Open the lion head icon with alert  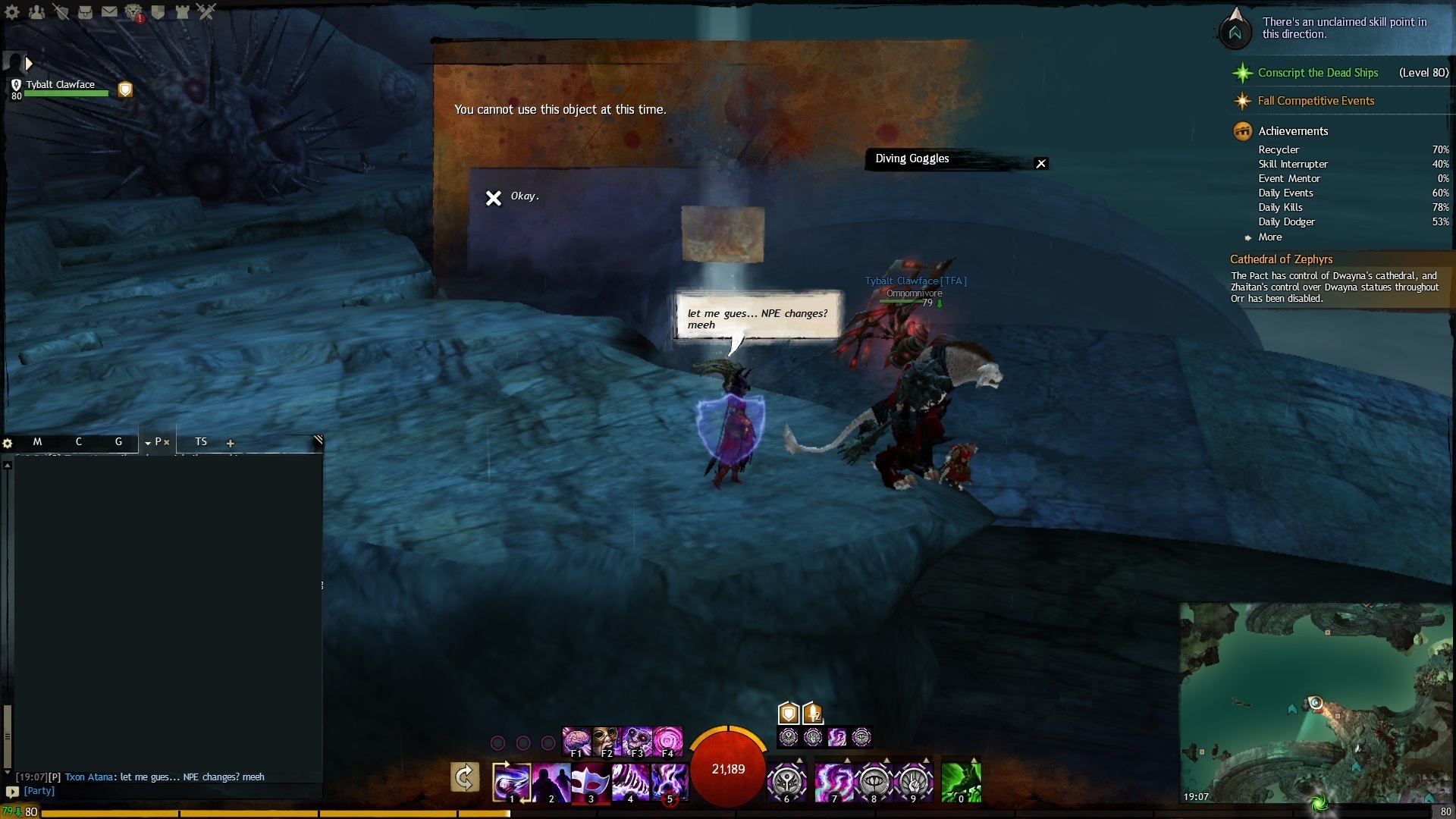coord(133,12)
